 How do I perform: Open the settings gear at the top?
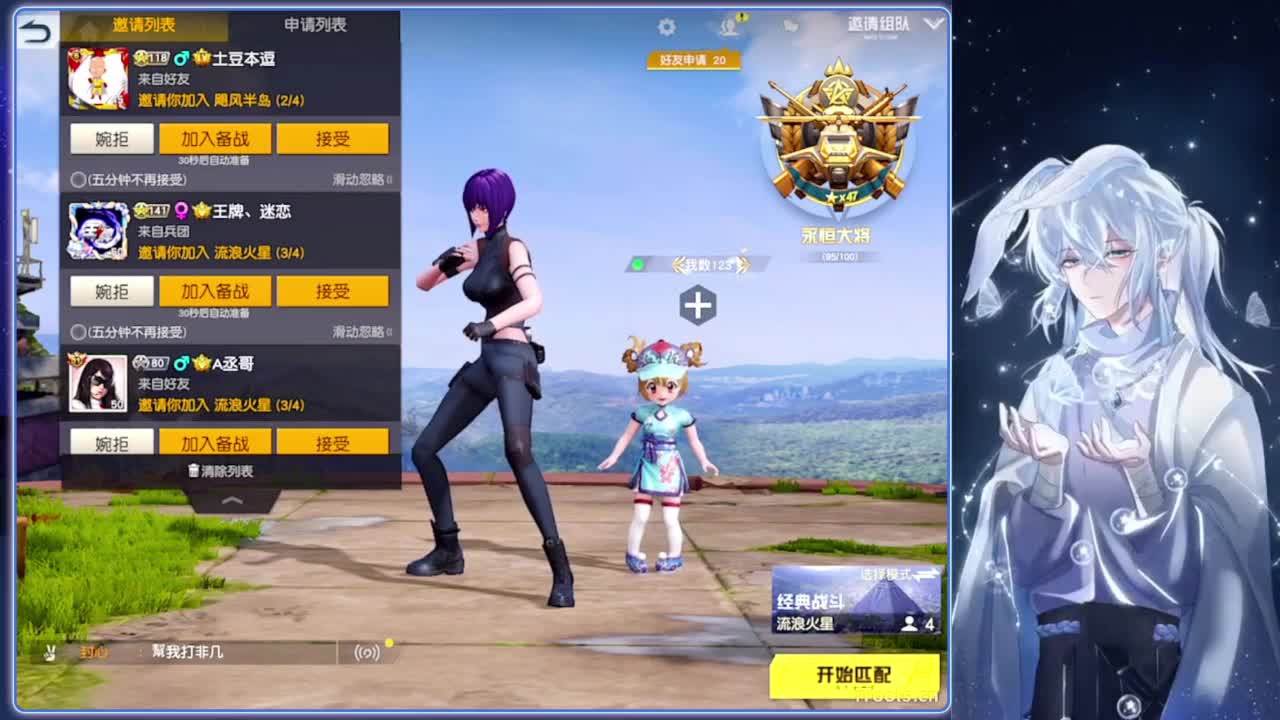coord(666,28)
